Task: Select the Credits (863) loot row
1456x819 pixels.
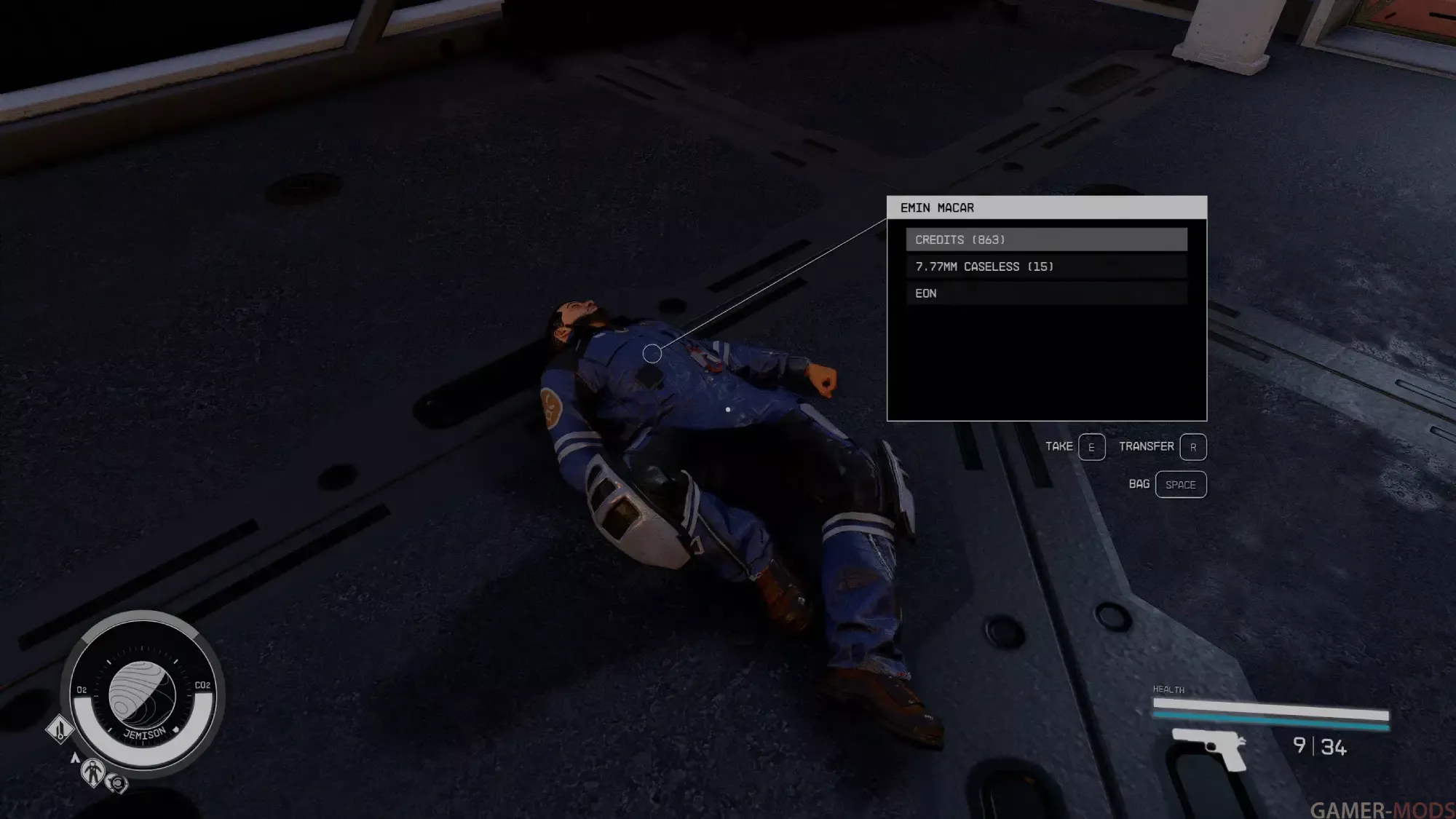Action: 1046,240
